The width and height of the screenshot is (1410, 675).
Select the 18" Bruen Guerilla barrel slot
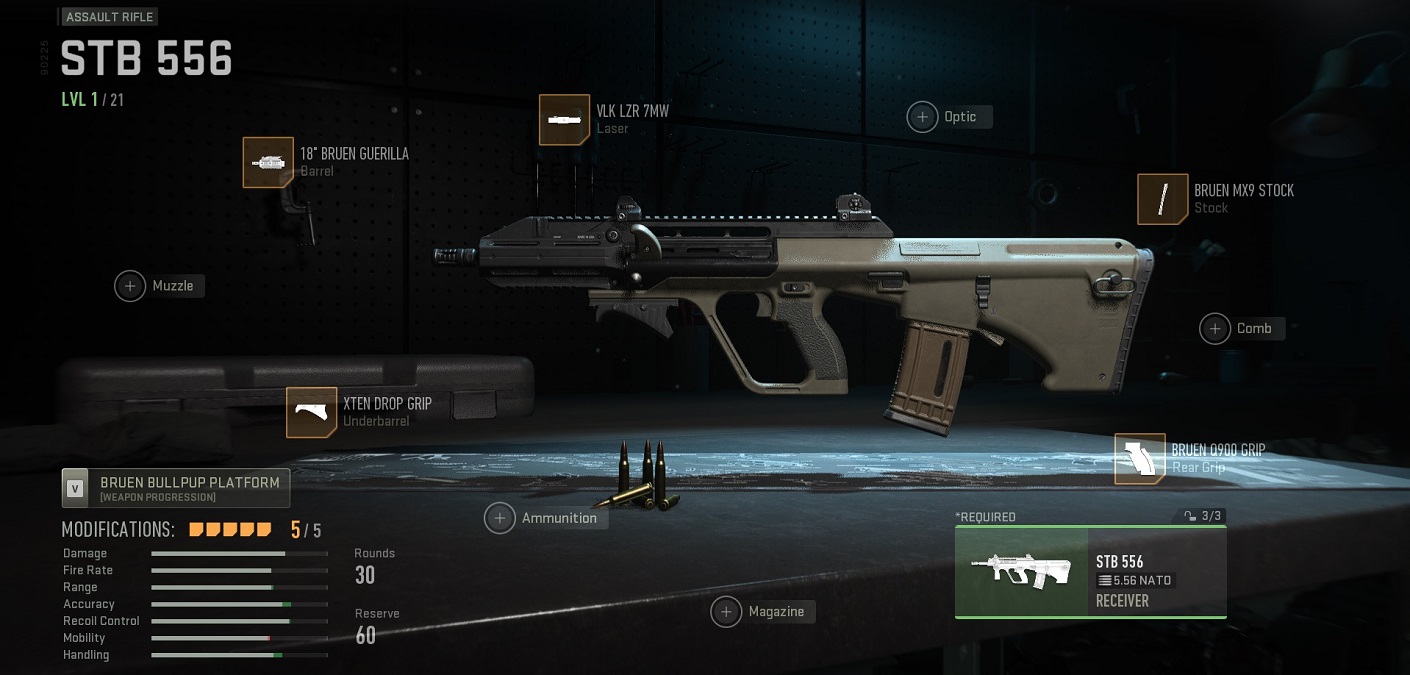pyautogui.click(x=268, y=162)
